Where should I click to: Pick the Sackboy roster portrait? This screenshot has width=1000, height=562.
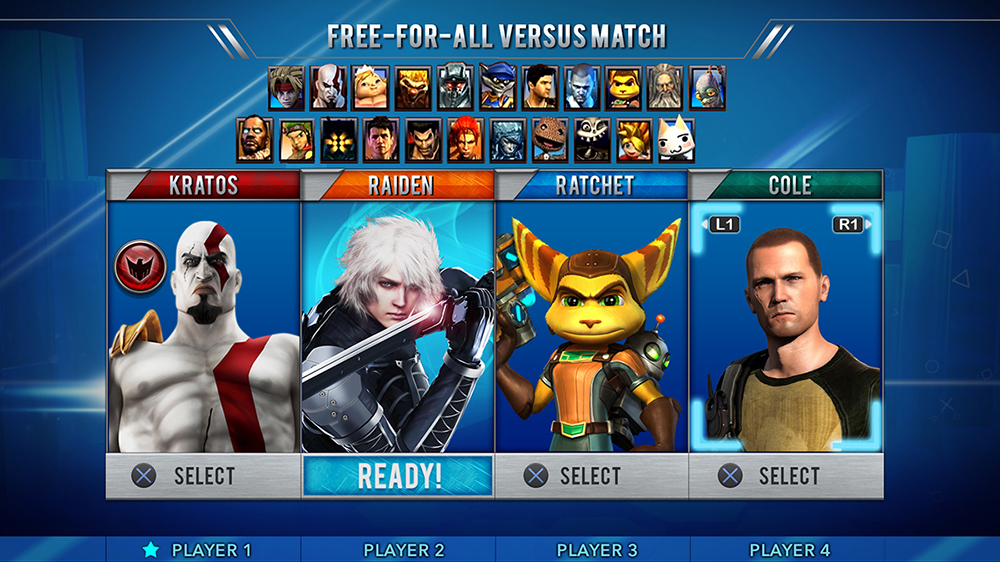click(x=549, y=140)
